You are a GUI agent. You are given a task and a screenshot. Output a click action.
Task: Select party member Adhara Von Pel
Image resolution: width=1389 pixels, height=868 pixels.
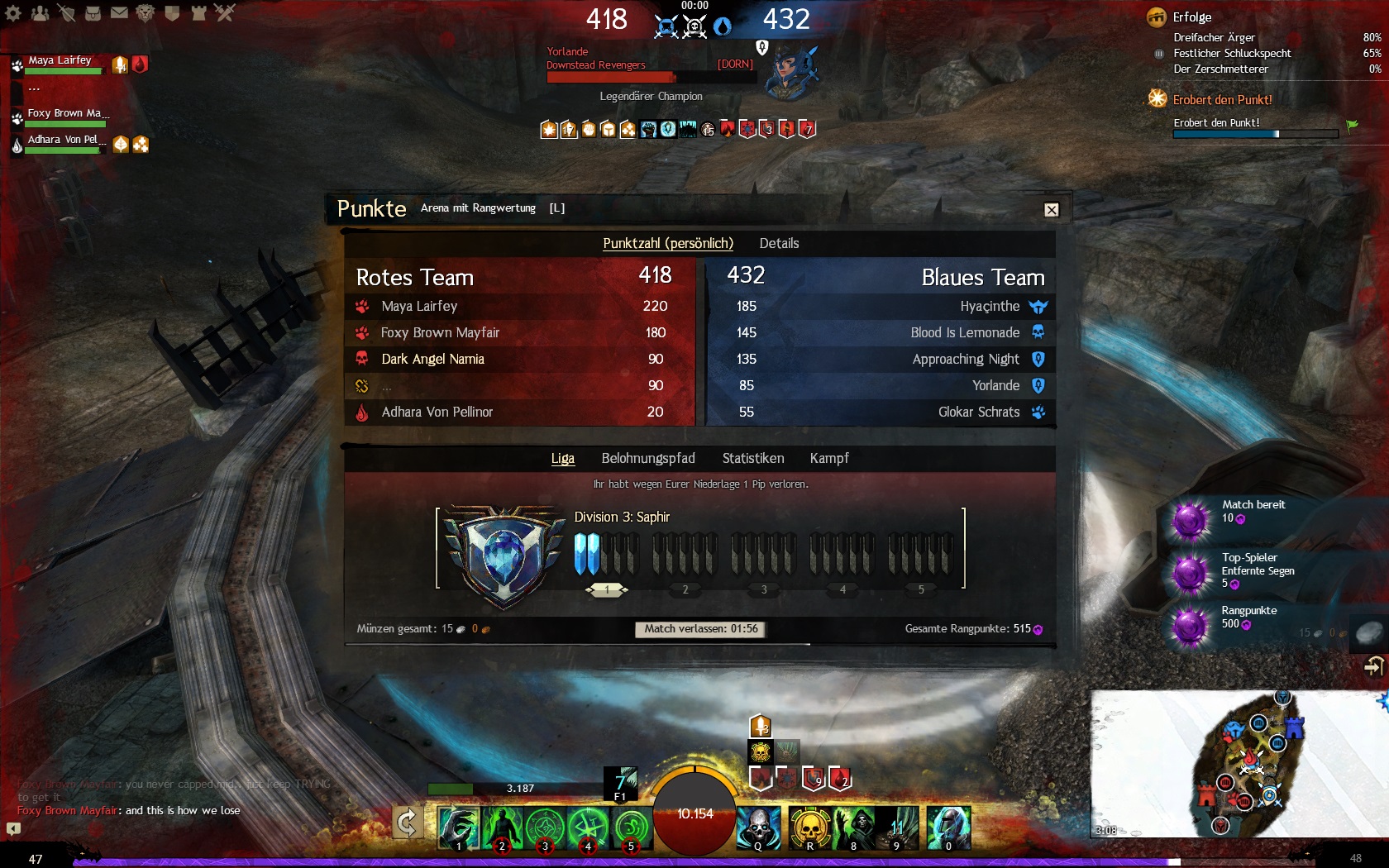(x=66, y=140)
